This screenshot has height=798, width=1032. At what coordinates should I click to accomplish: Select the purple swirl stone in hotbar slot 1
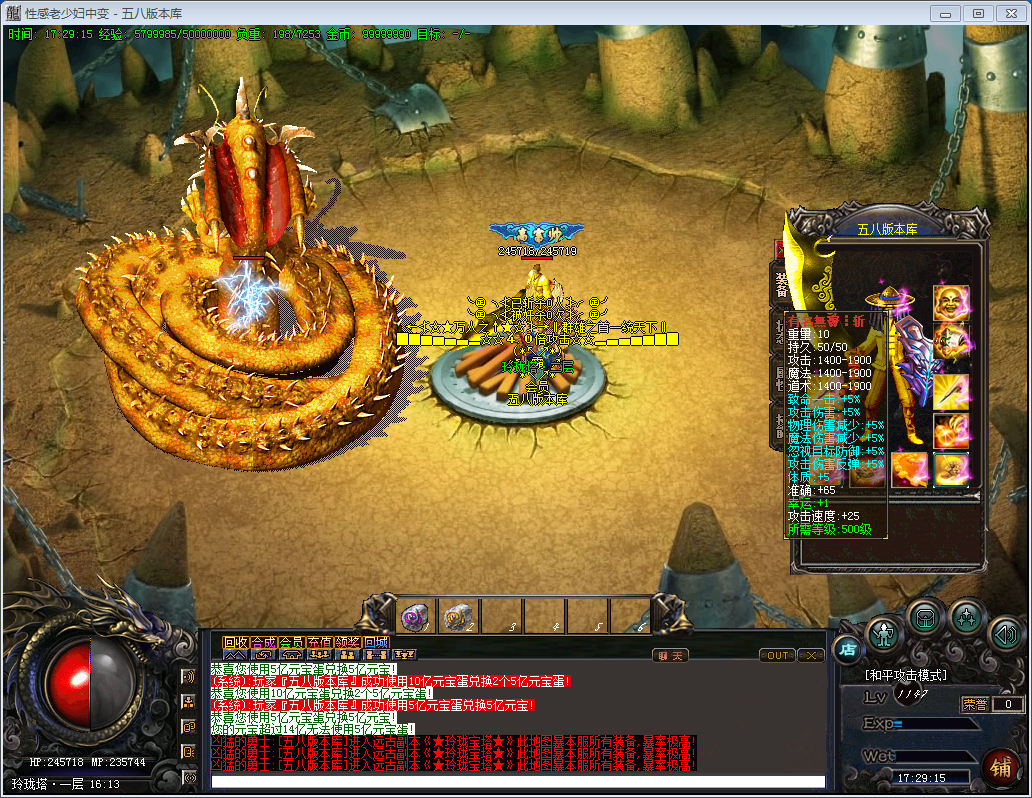point(416,617)
